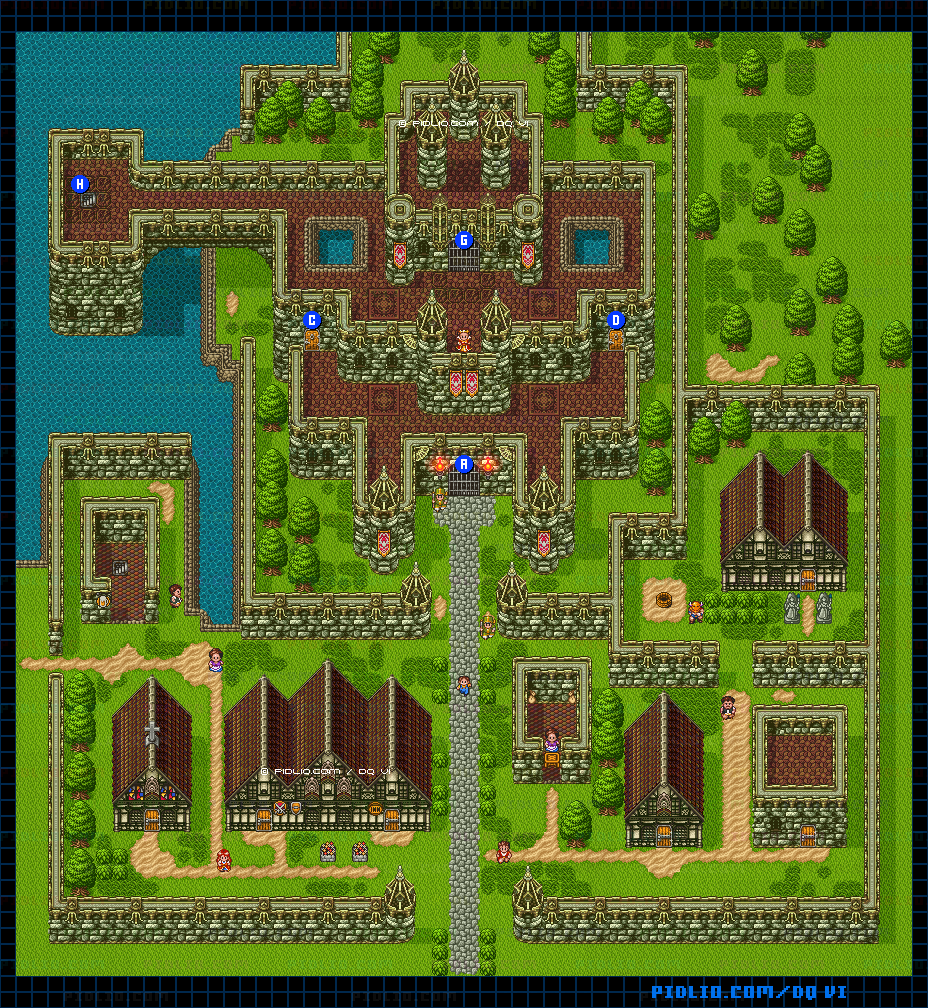Click marker H on the west tower
Viewport: 928px width, 1008px height.
[x=81, y=184]
